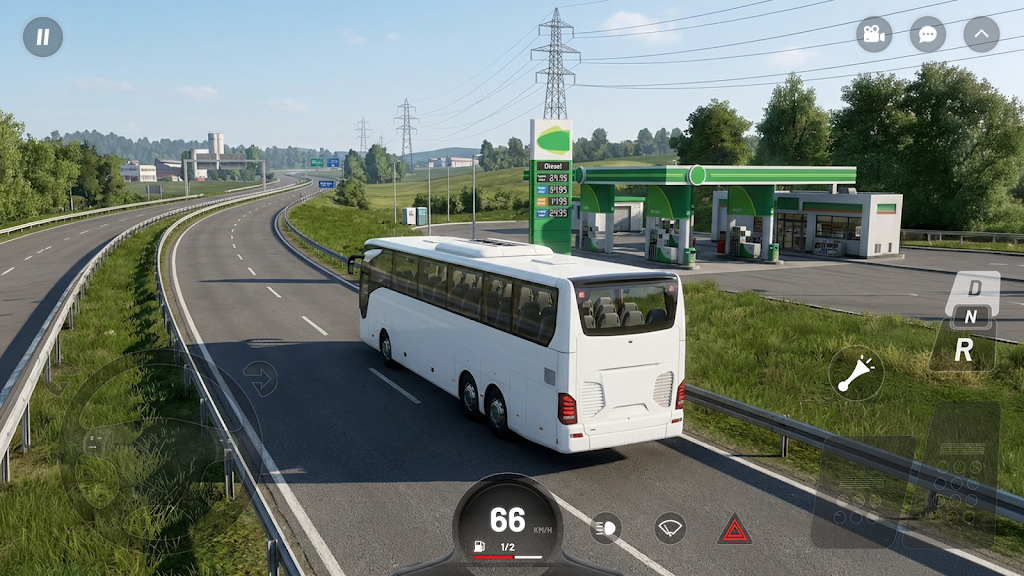Apply the brake pedal
The width and height of the screenshot is (1024, 576).
860,490
